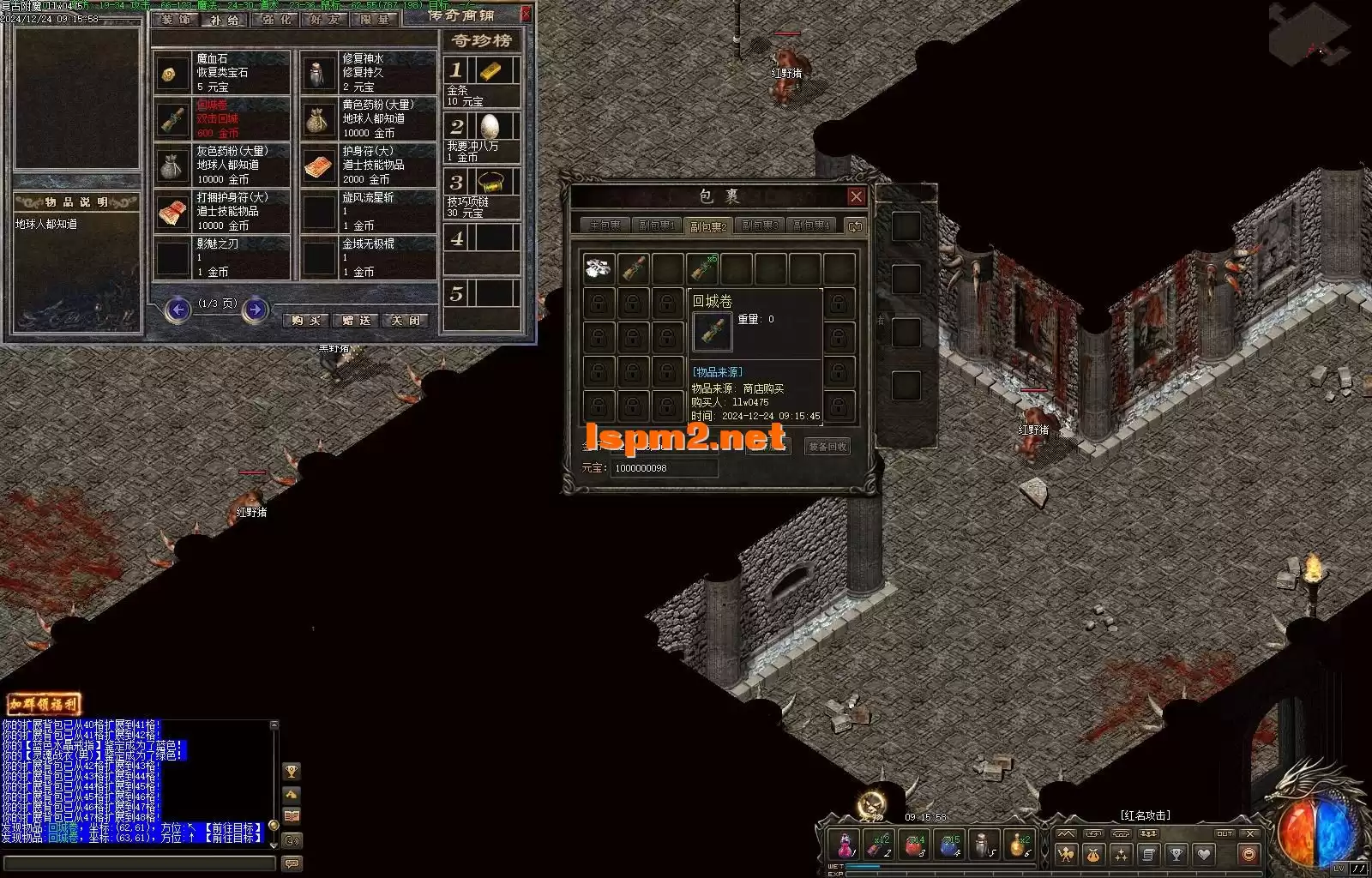The height and width of the screenshot is (878, 1372).
Task: Select the white item in first bag slot
Action: pos(599,268)
